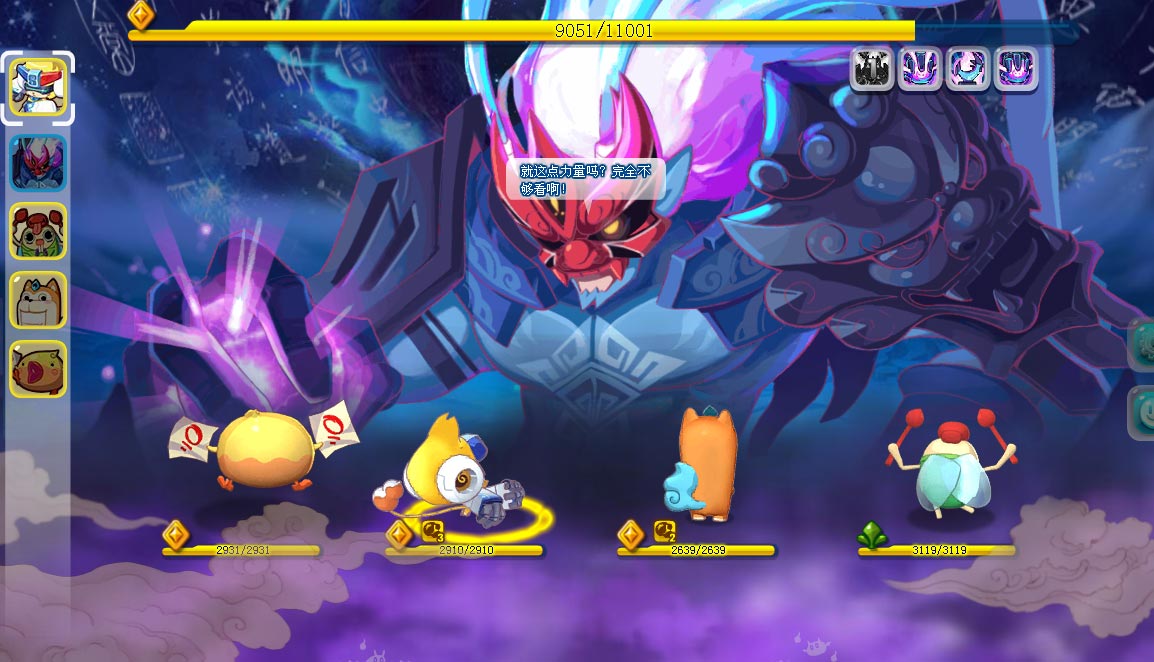Pick the orange shiba dog portrait
This screenshot has height=662, width=1154.
click(x=38, y=300)
